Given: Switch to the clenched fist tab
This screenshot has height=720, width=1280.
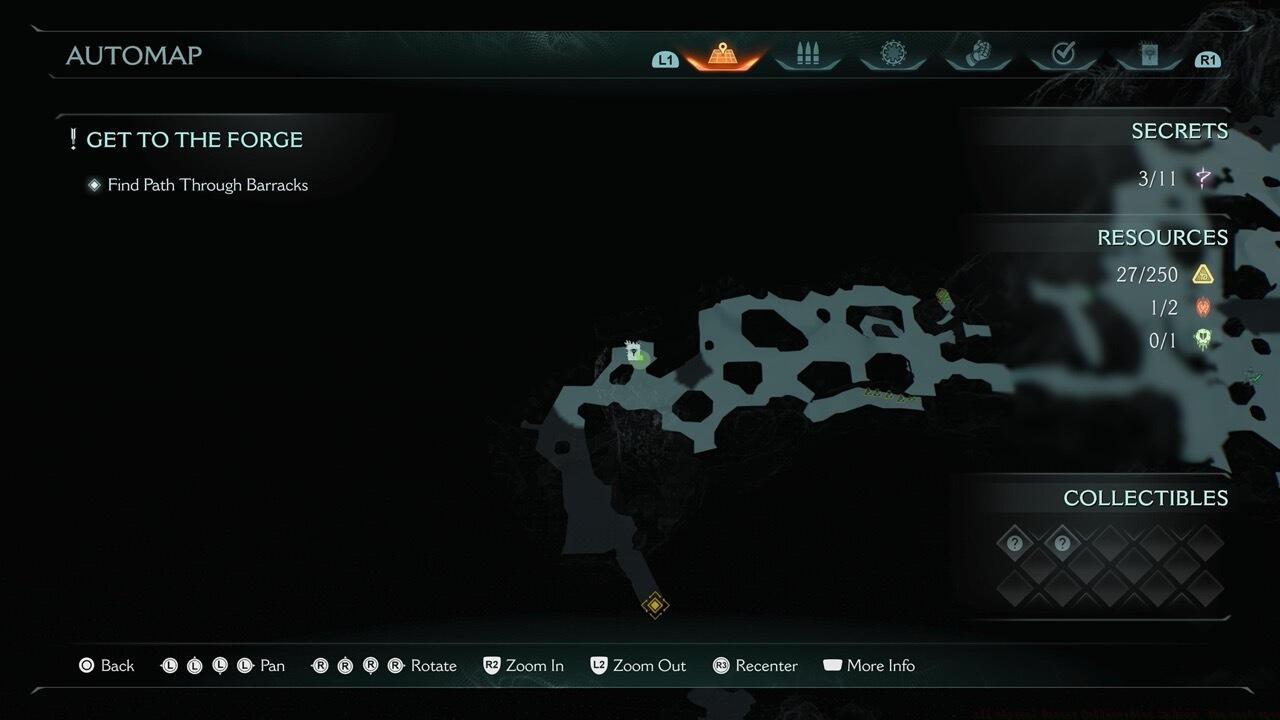Looking at the screenshot, I should pos(977,55).
